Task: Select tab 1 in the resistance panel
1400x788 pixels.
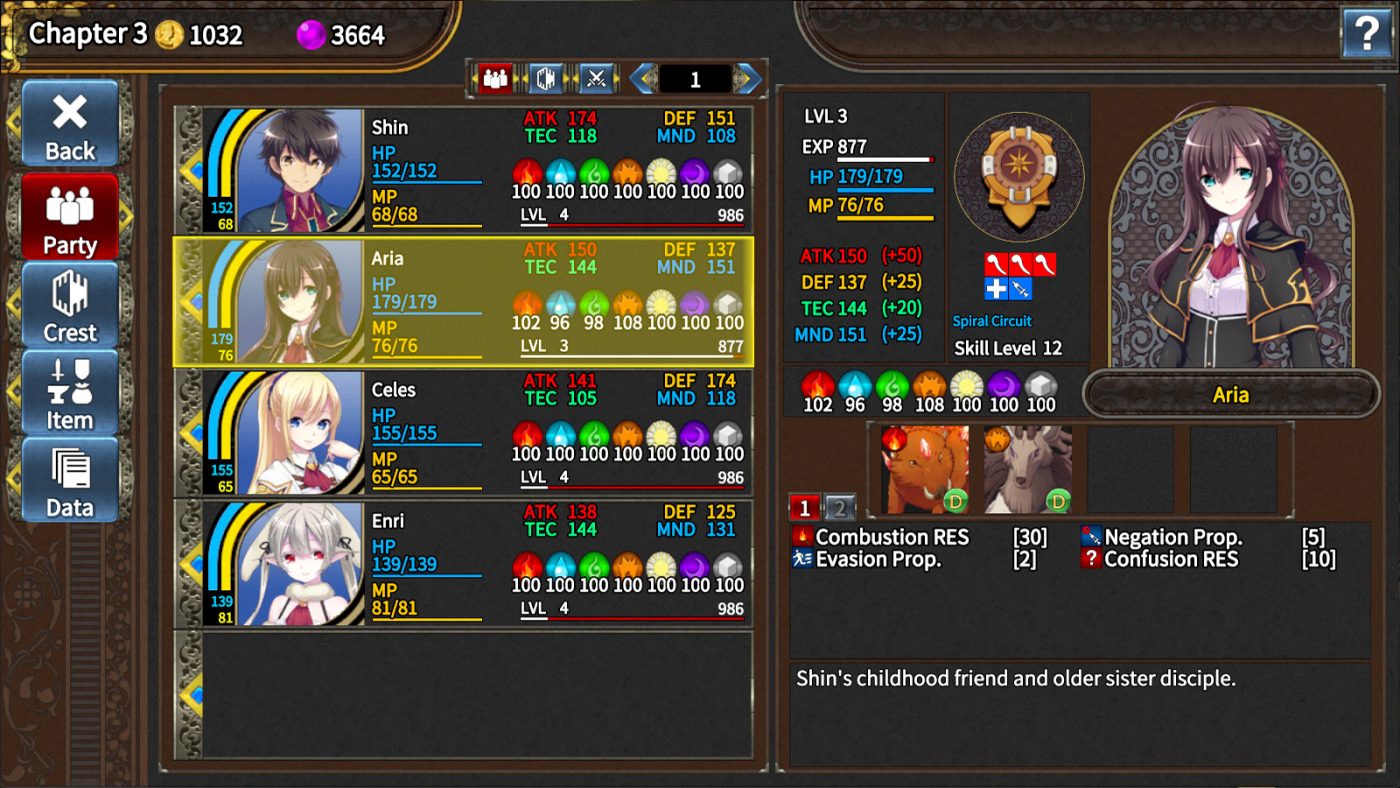Action: click(x=806, y=507)
